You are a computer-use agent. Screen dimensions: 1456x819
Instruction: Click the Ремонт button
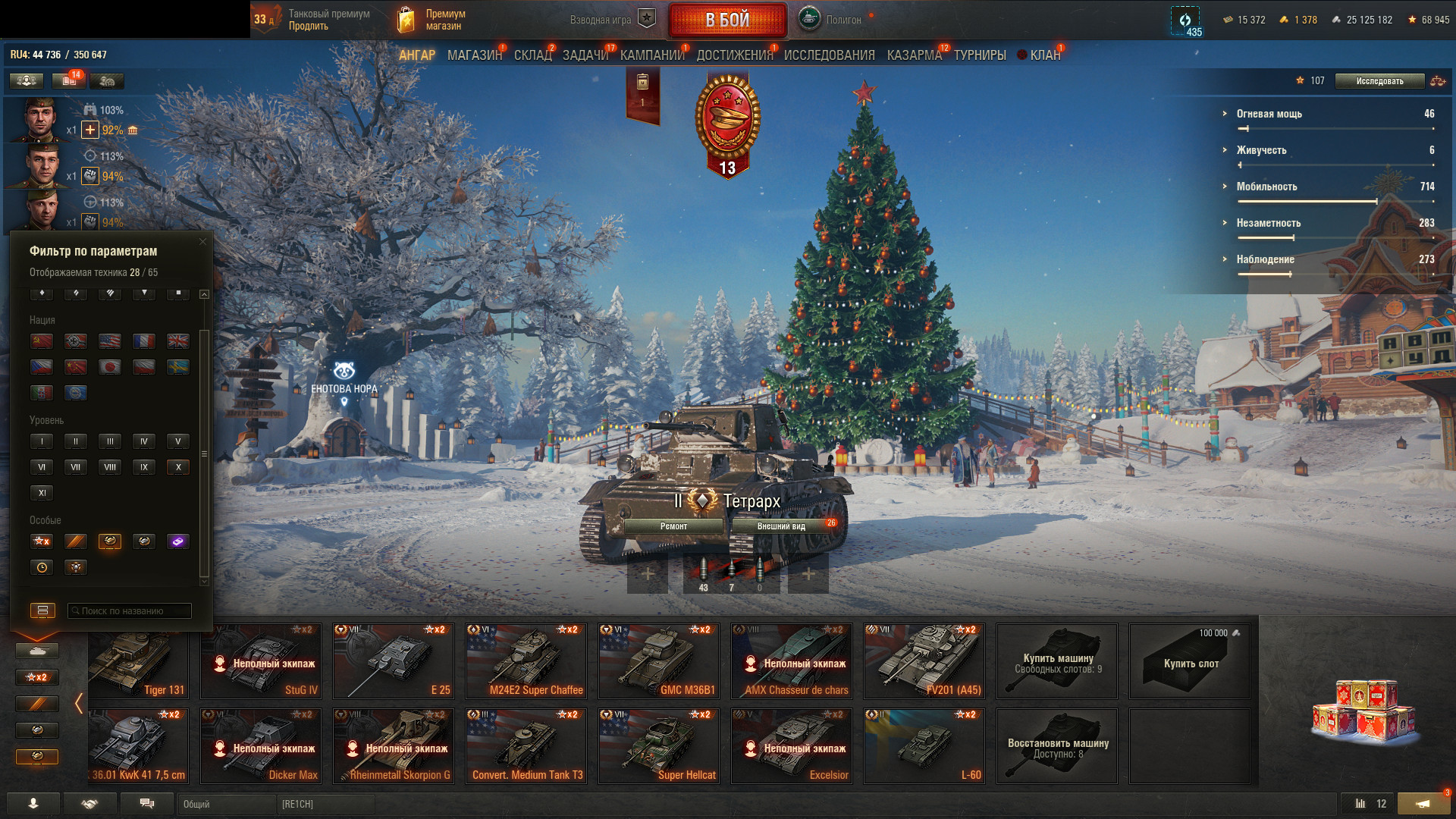673,526
